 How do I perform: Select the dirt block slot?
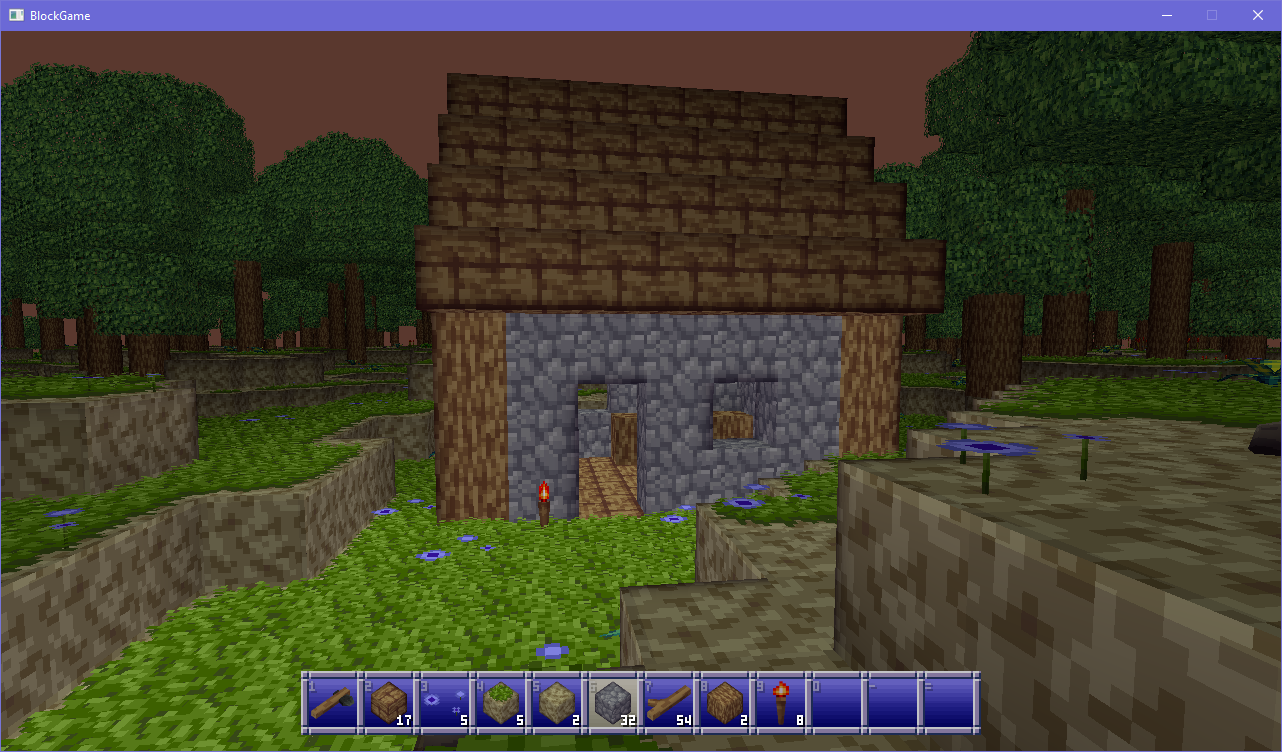click(556, 703)
